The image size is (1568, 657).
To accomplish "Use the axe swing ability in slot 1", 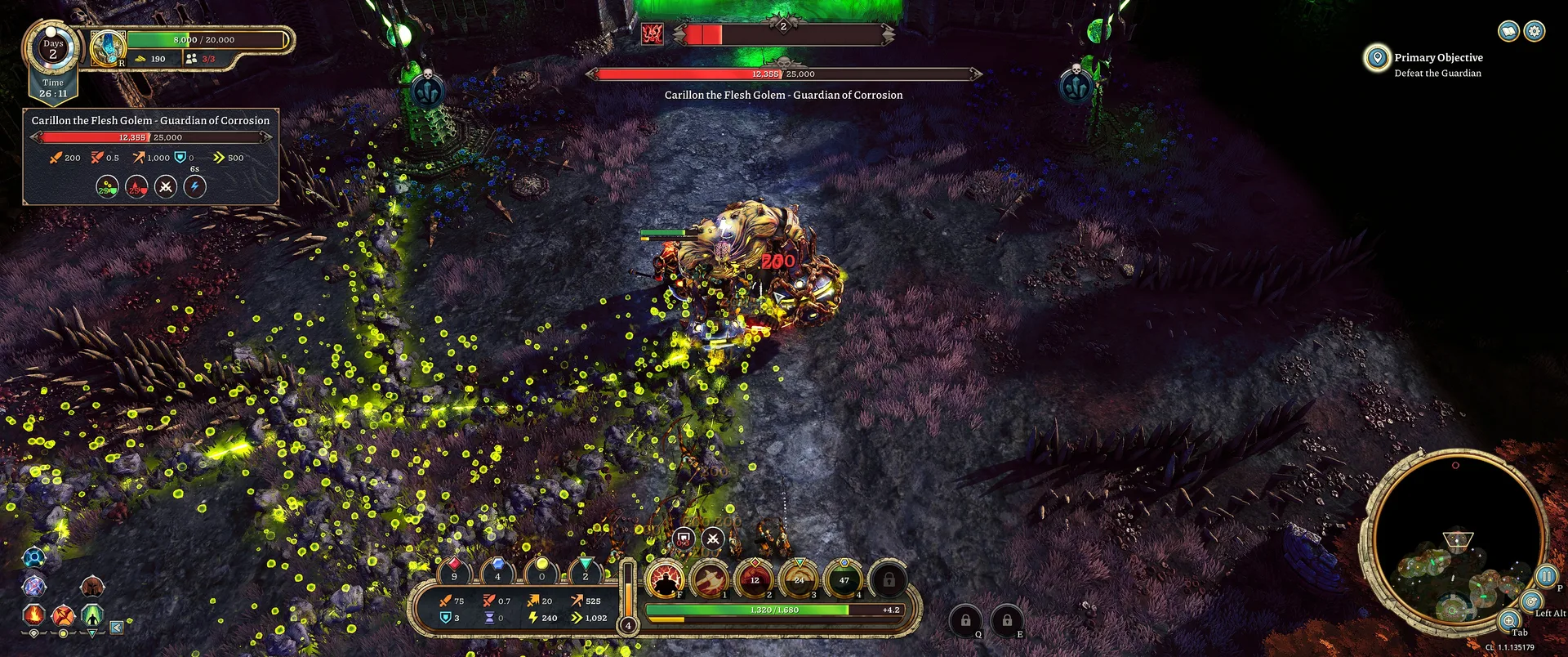I will [710, 579].
